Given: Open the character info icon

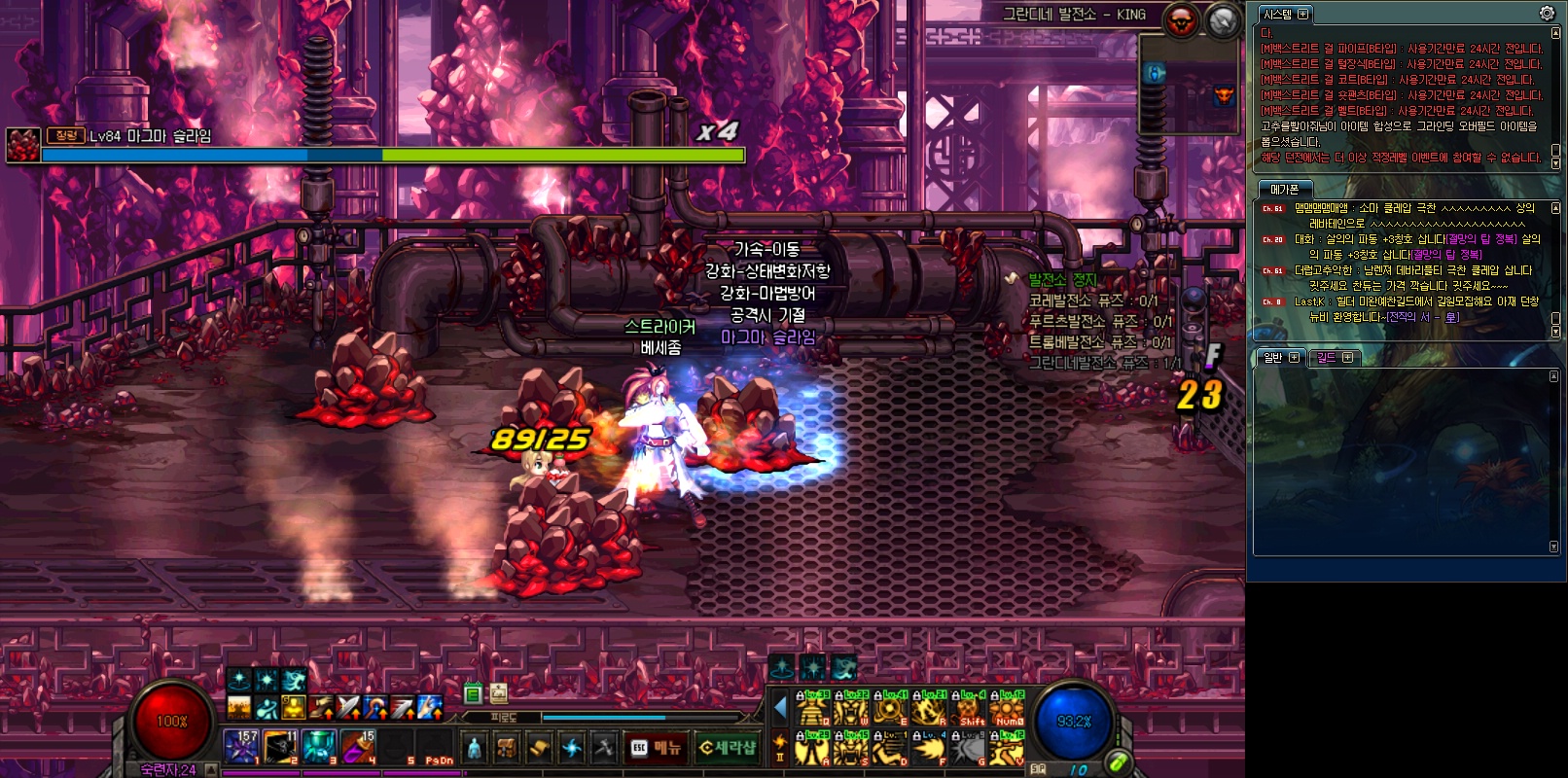Looking at the screenshot, I should coord(474,748).
